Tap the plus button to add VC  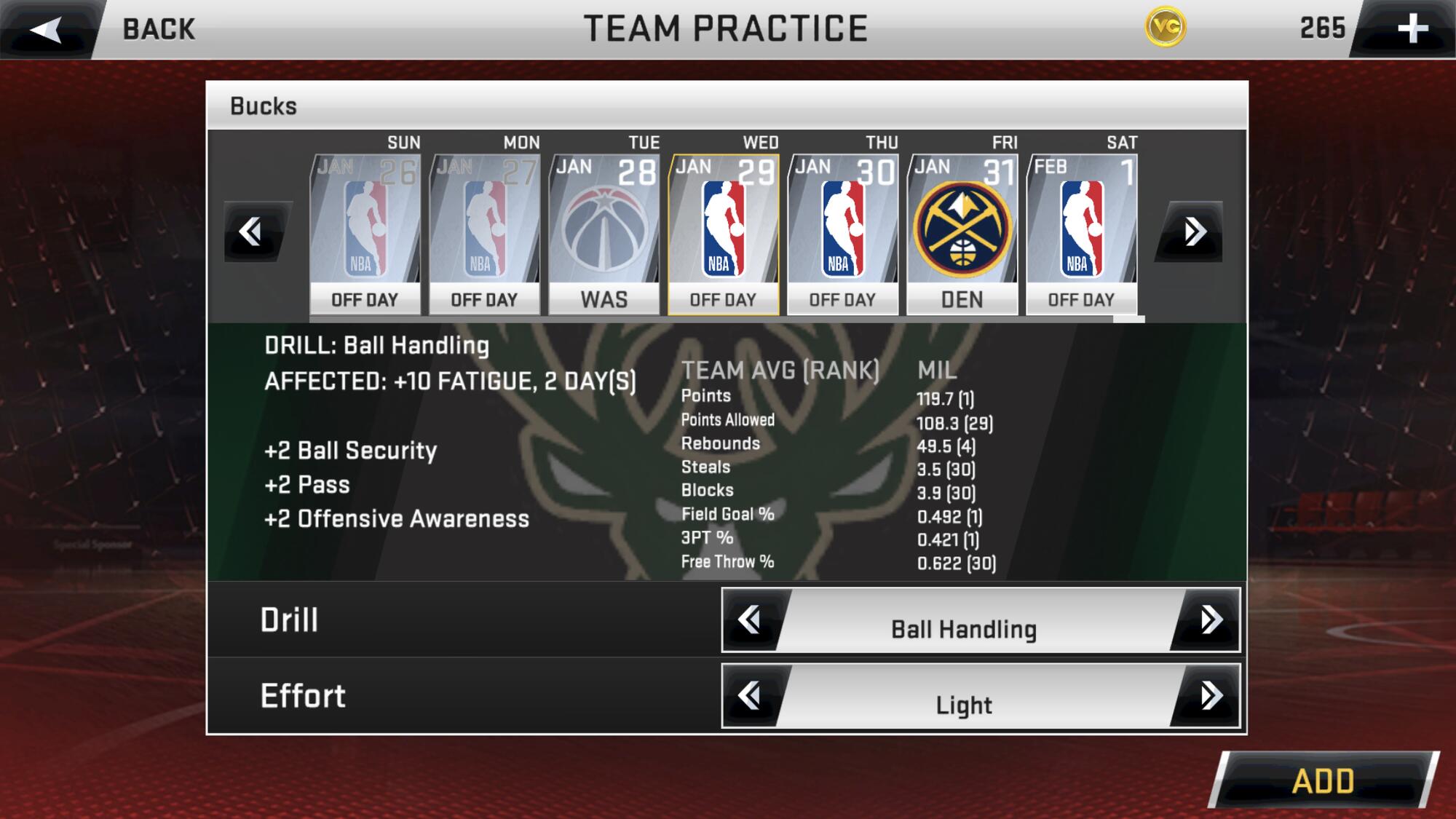coord(1411,29)
